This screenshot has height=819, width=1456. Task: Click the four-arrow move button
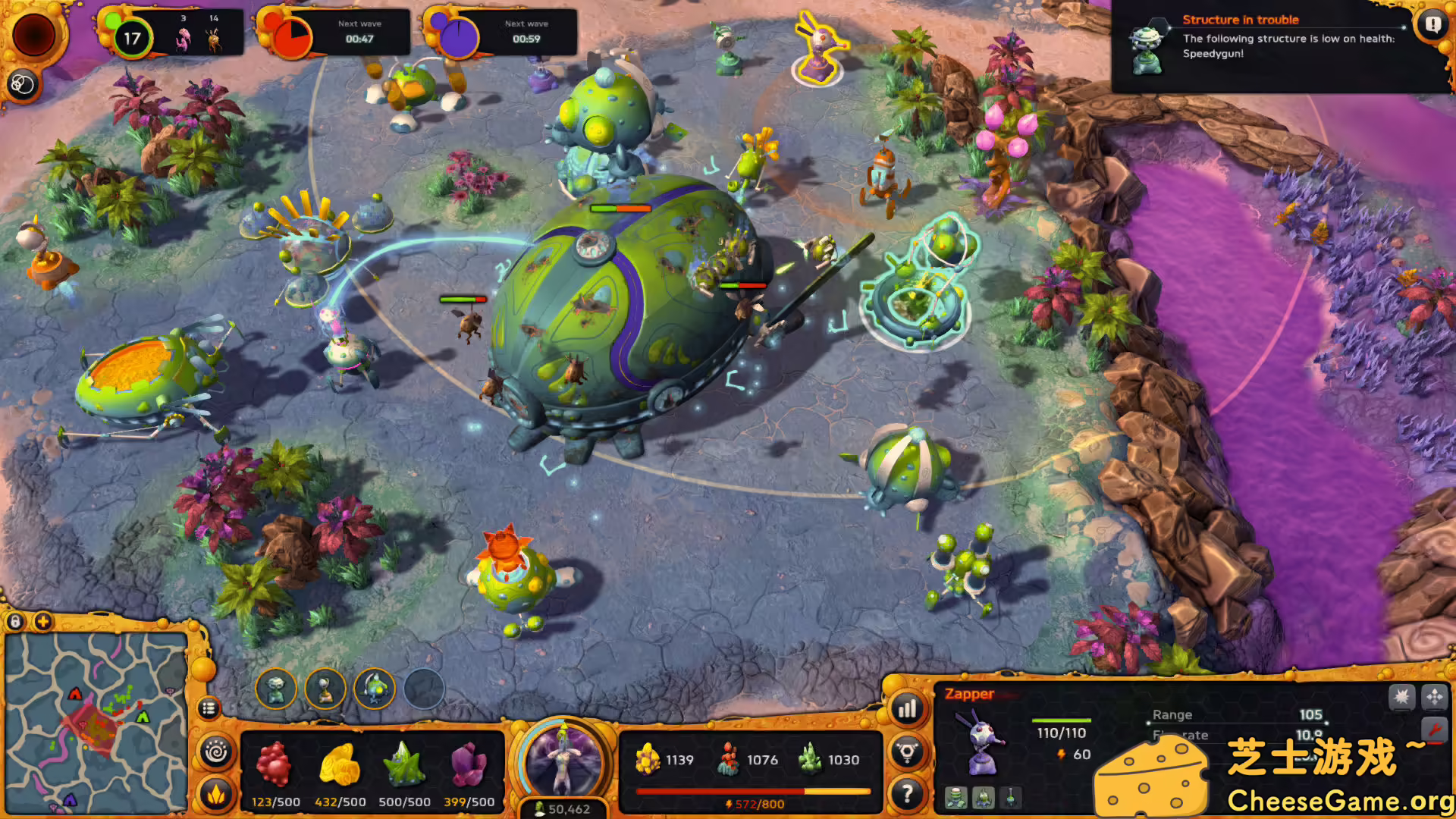[1434, 696]
